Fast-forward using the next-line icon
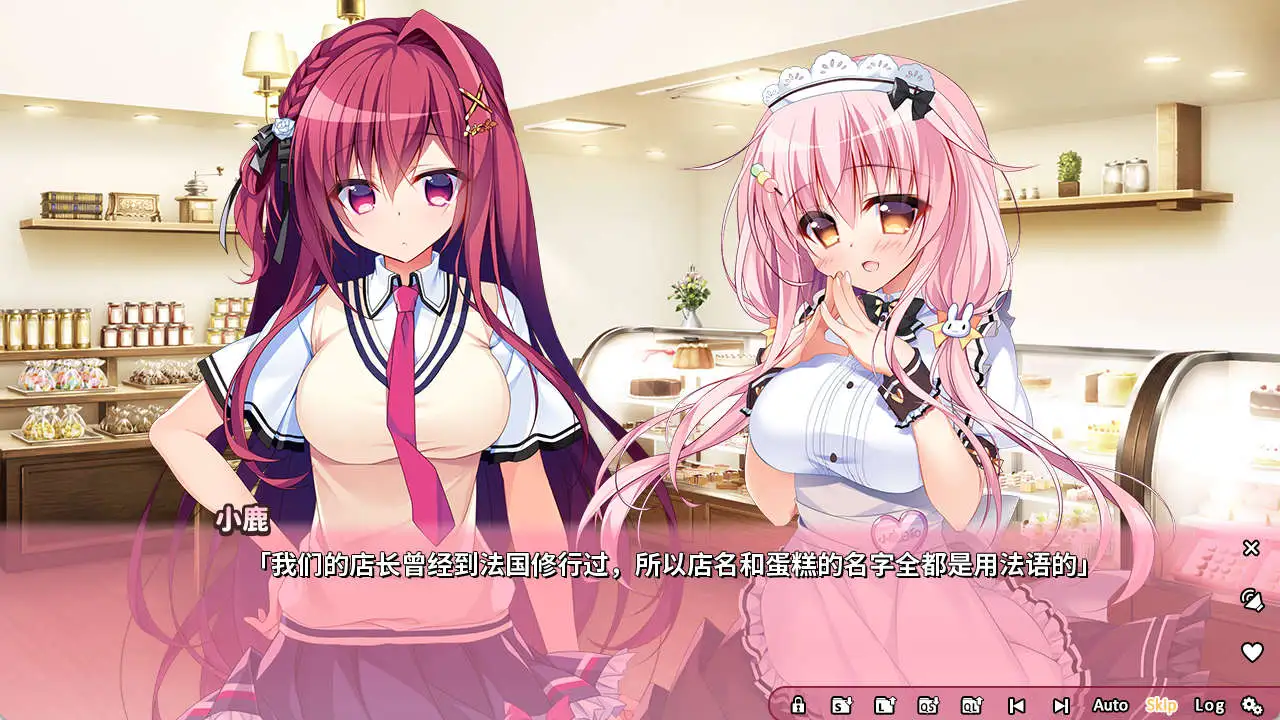 coord(1060,706)
